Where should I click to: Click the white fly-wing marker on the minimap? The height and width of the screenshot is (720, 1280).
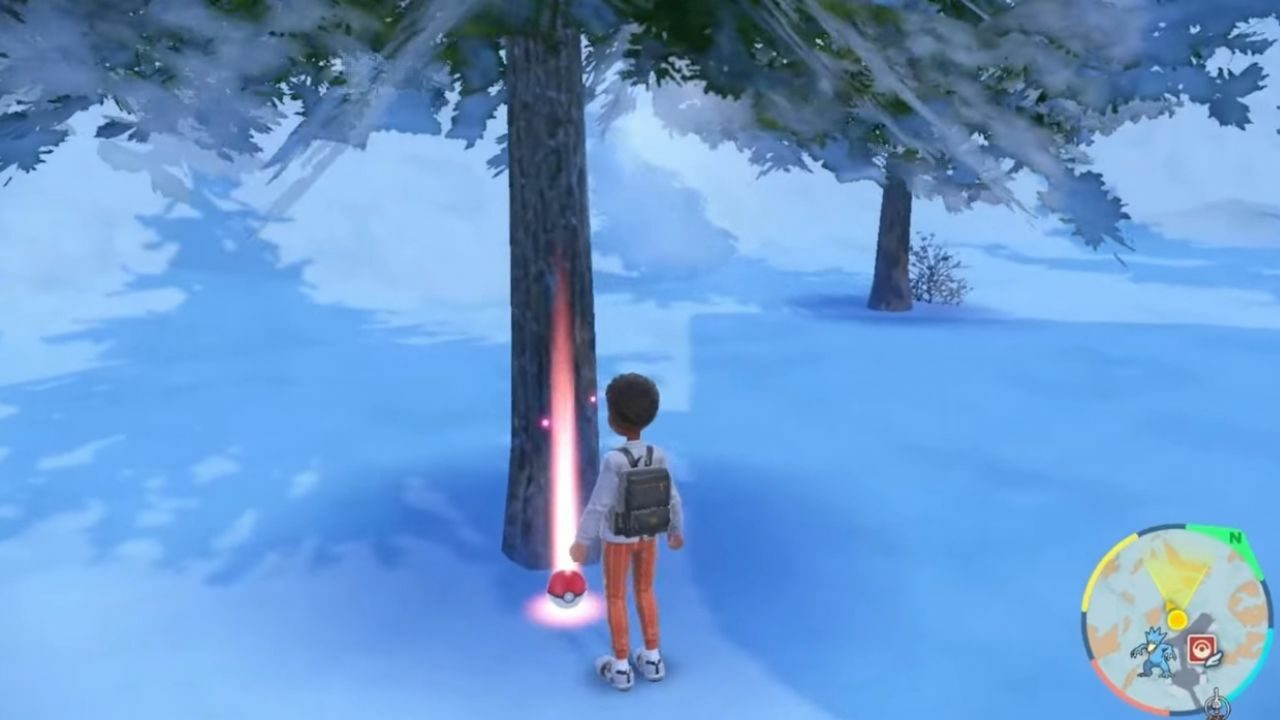pos(1212,659)
